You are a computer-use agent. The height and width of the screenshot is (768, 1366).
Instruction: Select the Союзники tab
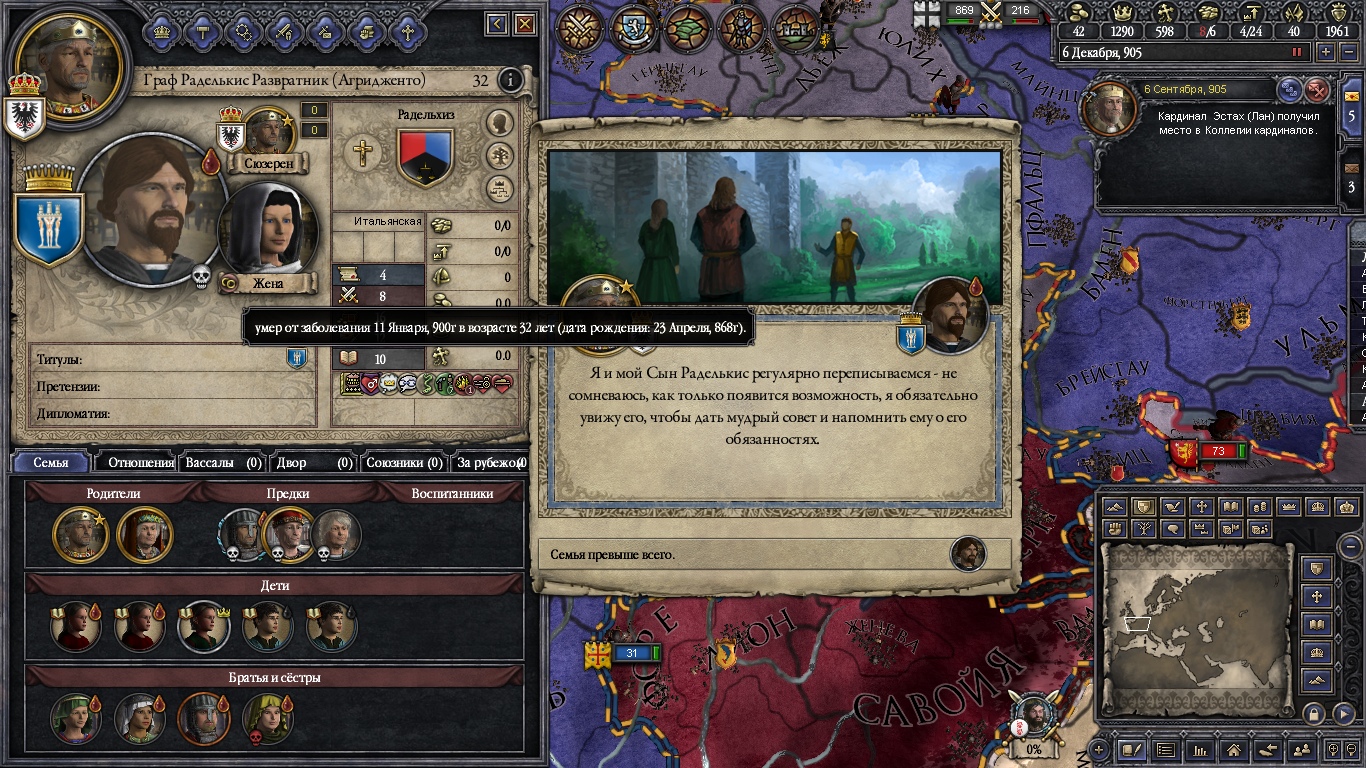404,462
